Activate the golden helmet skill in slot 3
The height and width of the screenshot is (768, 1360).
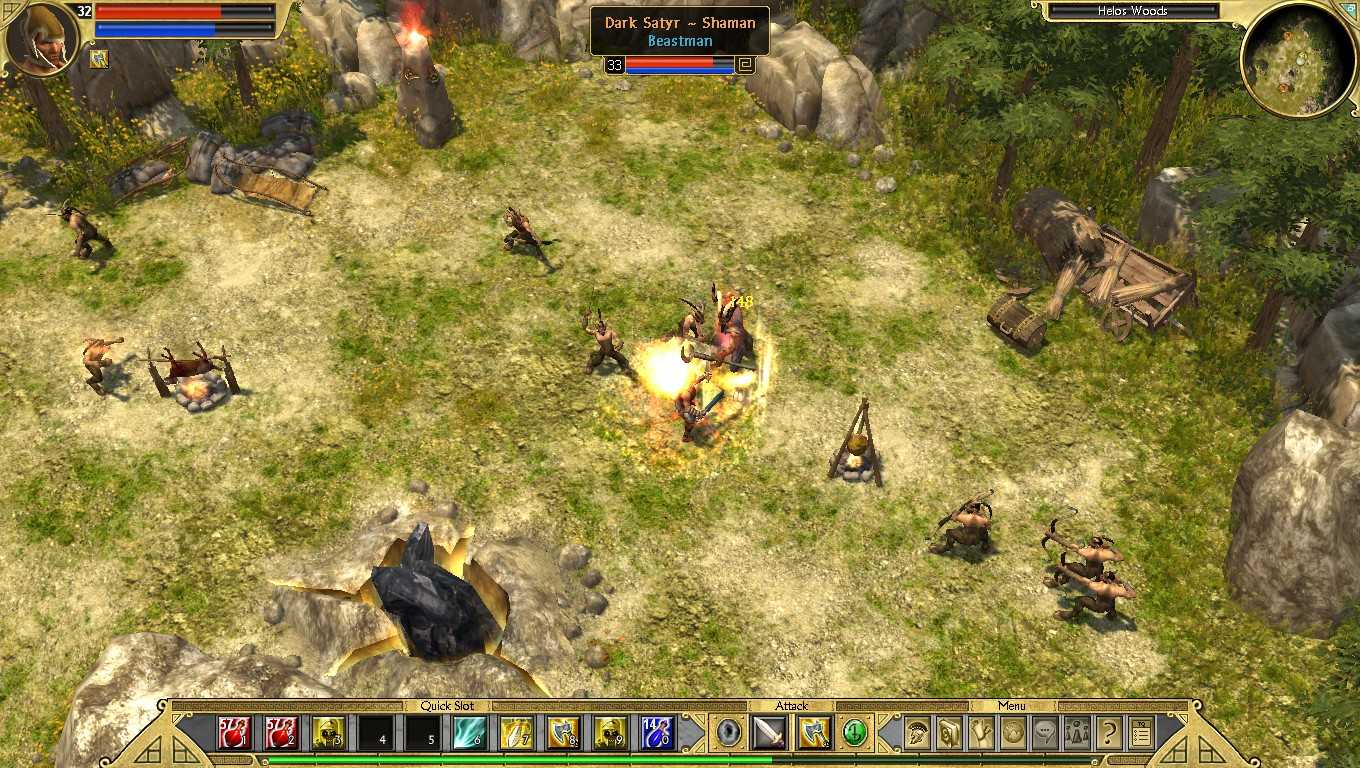click(329, 733)
